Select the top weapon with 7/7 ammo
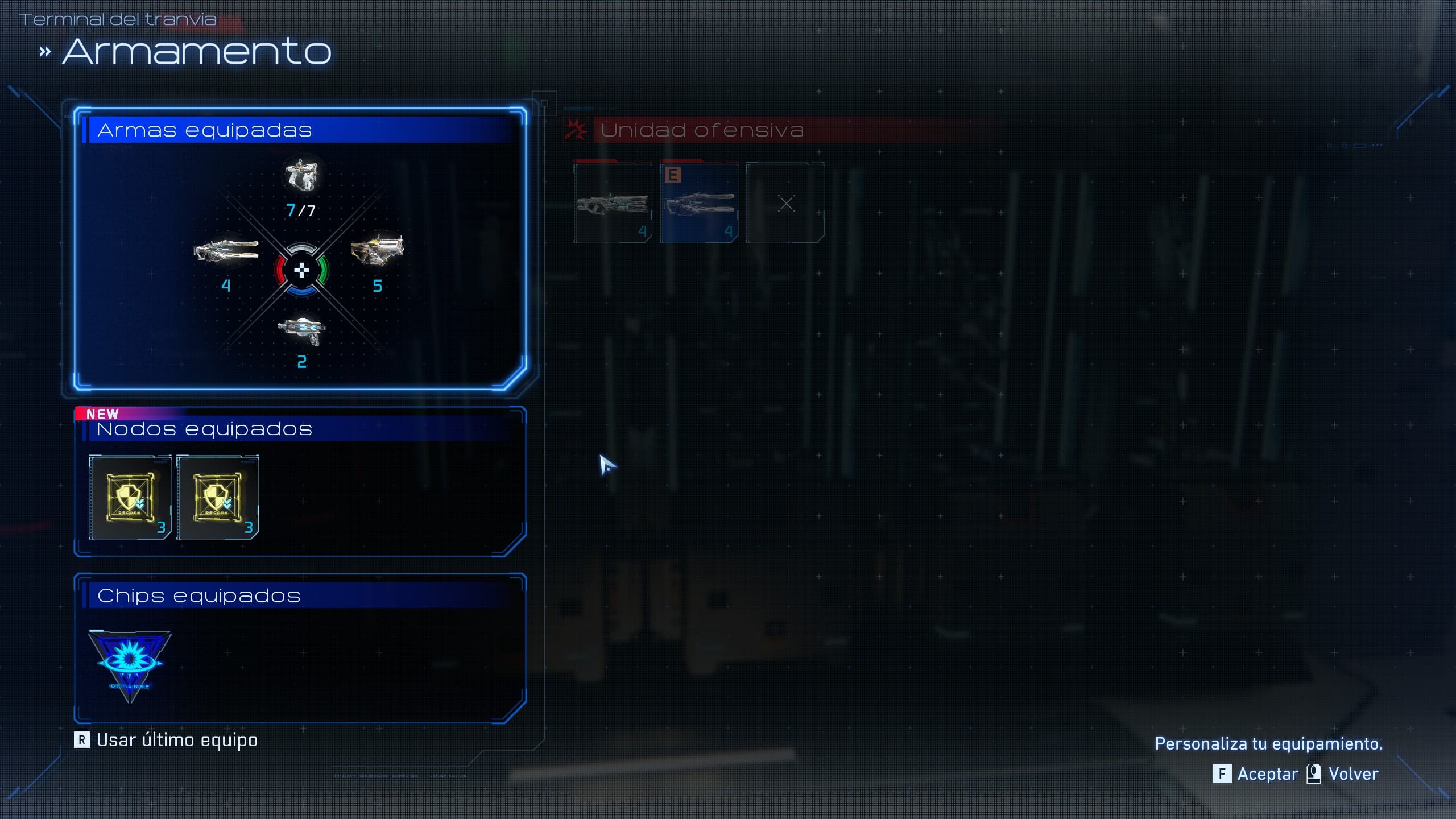Screen dimensions: 1456x819 (x=301, y=175)
